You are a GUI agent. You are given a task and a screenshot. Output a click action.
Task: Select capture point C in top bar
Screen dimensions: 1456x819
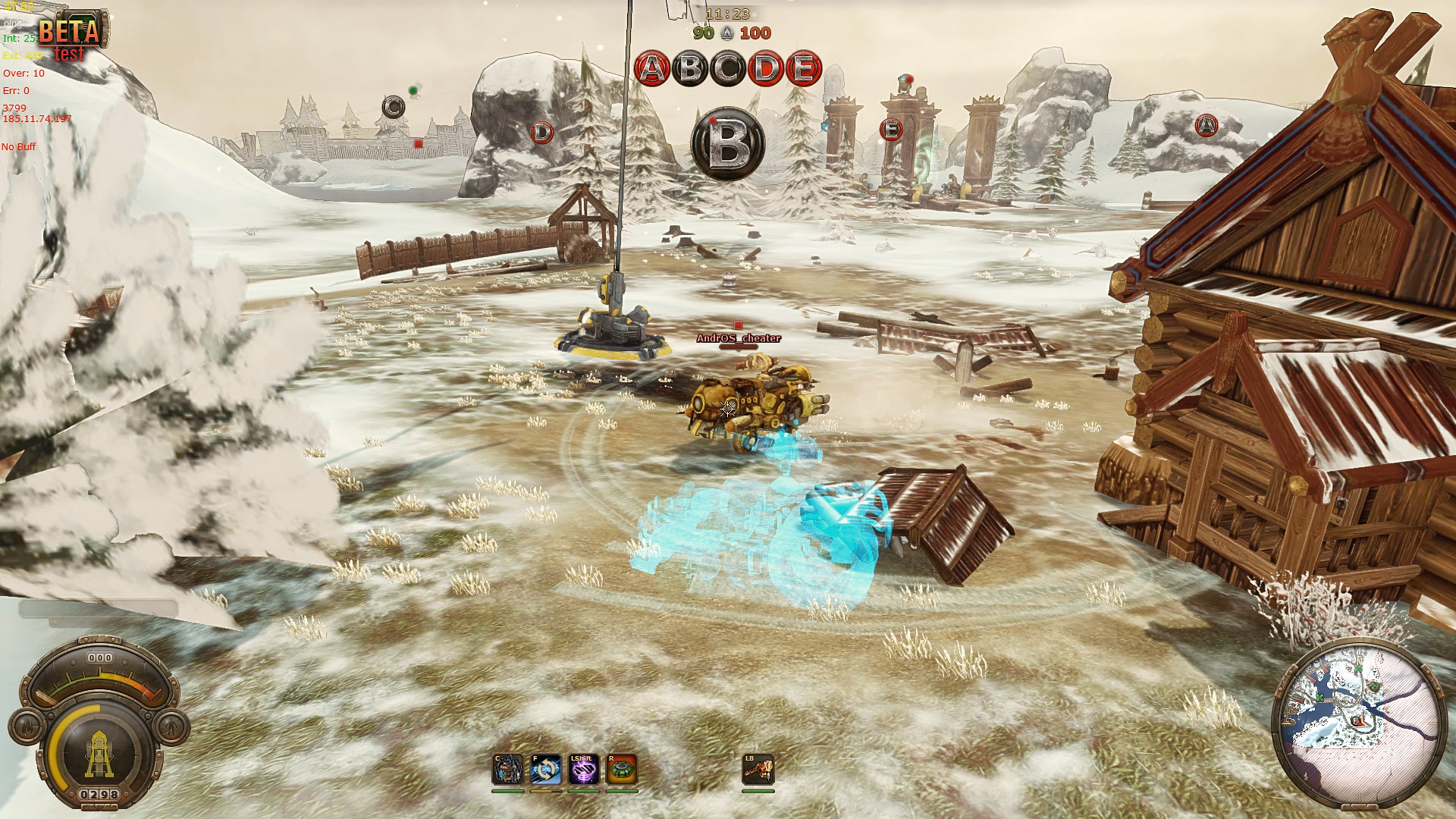pos(728,69)
